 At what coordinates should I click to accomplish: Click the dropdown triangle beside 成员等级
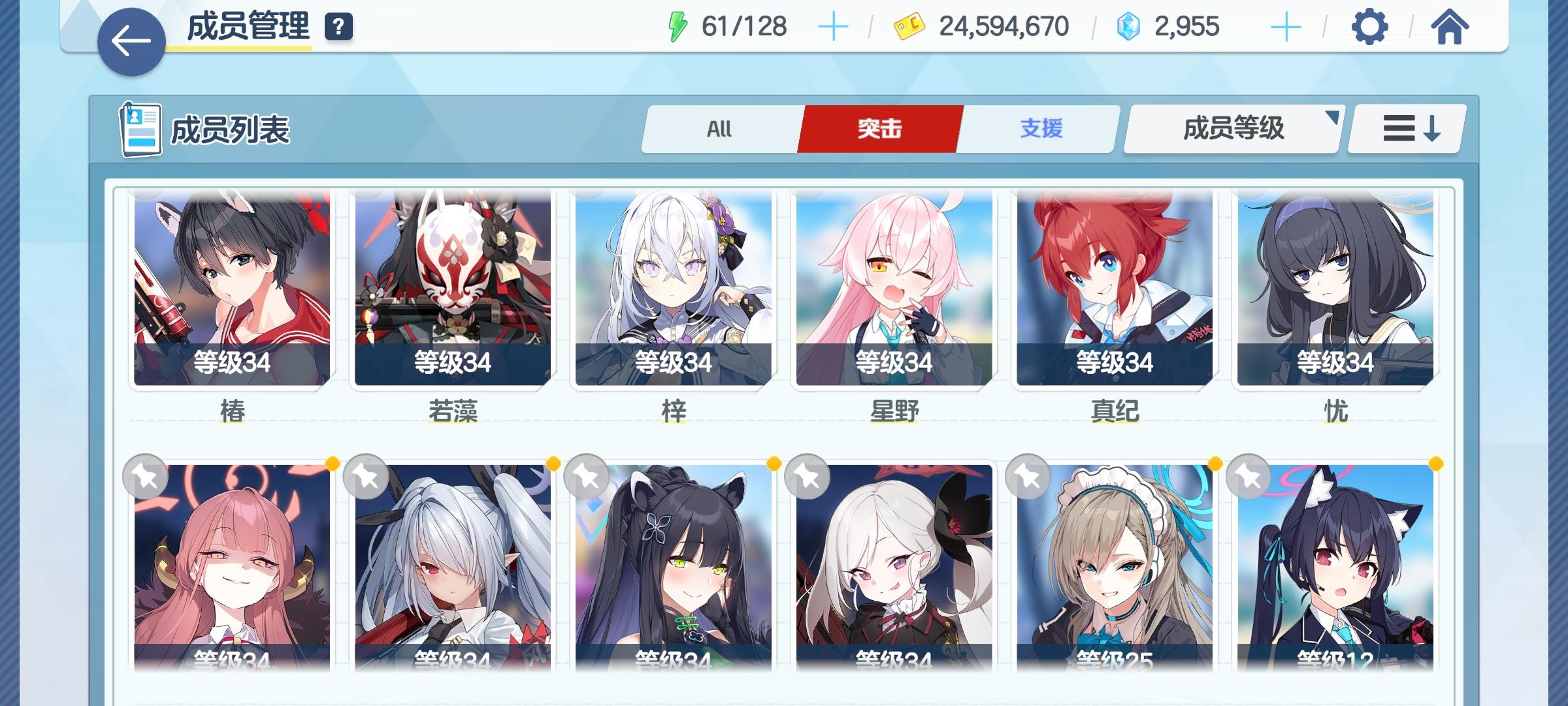[1331, 118]
